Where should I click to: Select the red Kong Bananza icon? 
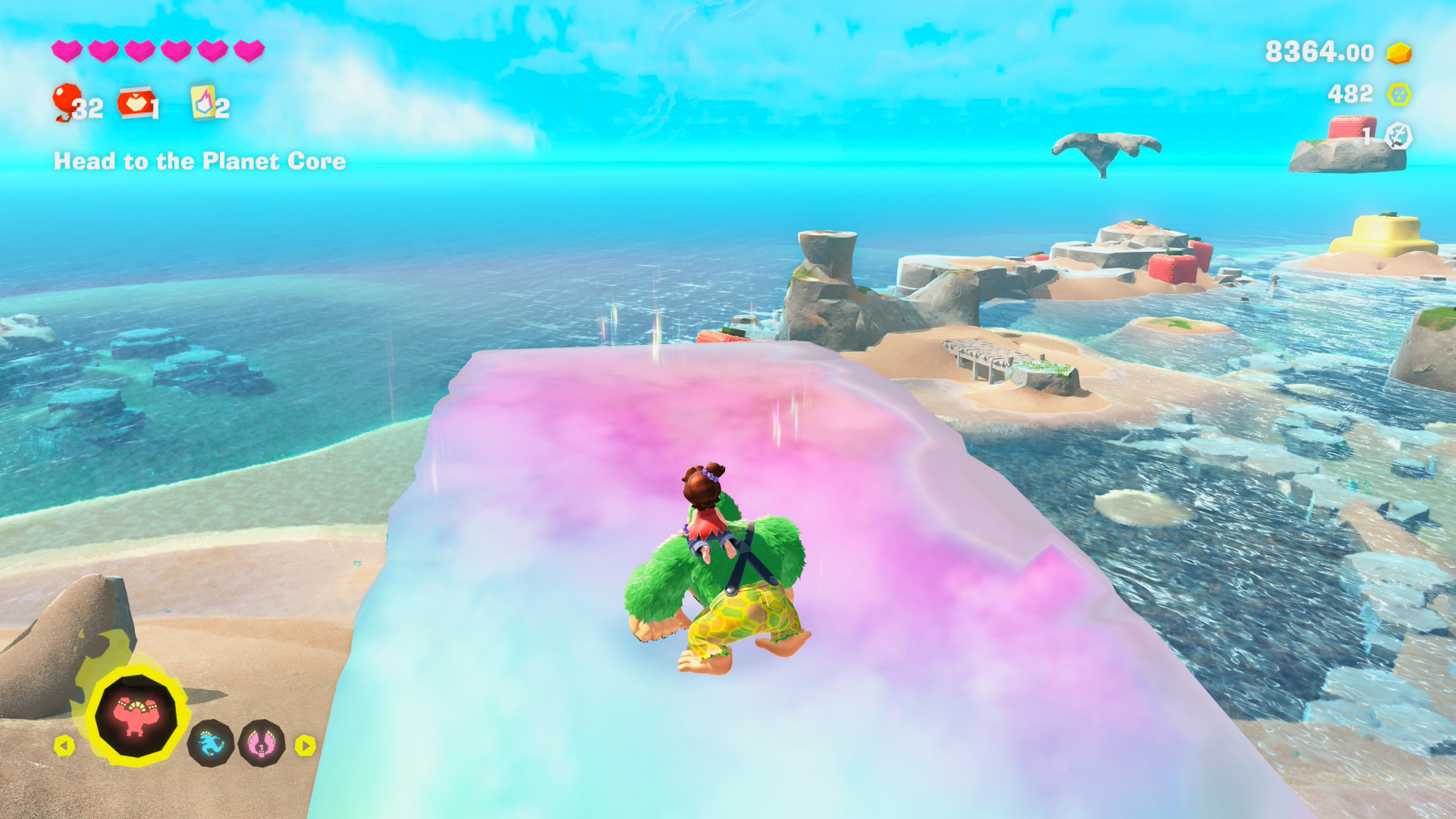click(x=136, y=716)
